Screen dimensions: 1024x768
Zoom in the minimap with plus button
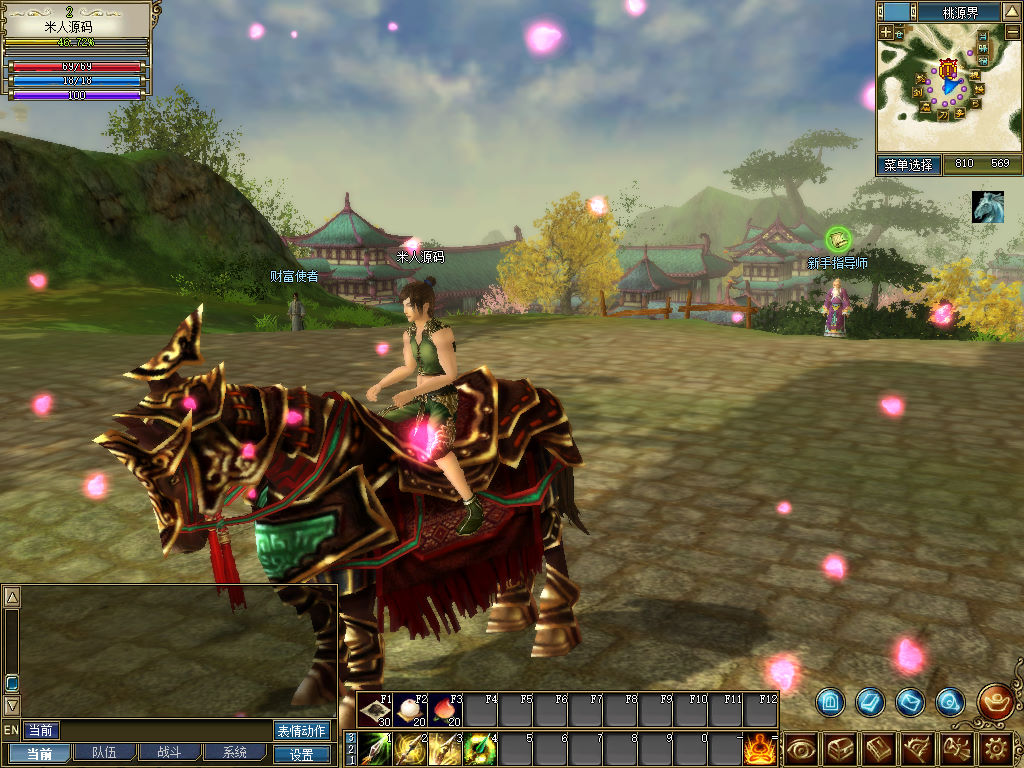(886, 32)
